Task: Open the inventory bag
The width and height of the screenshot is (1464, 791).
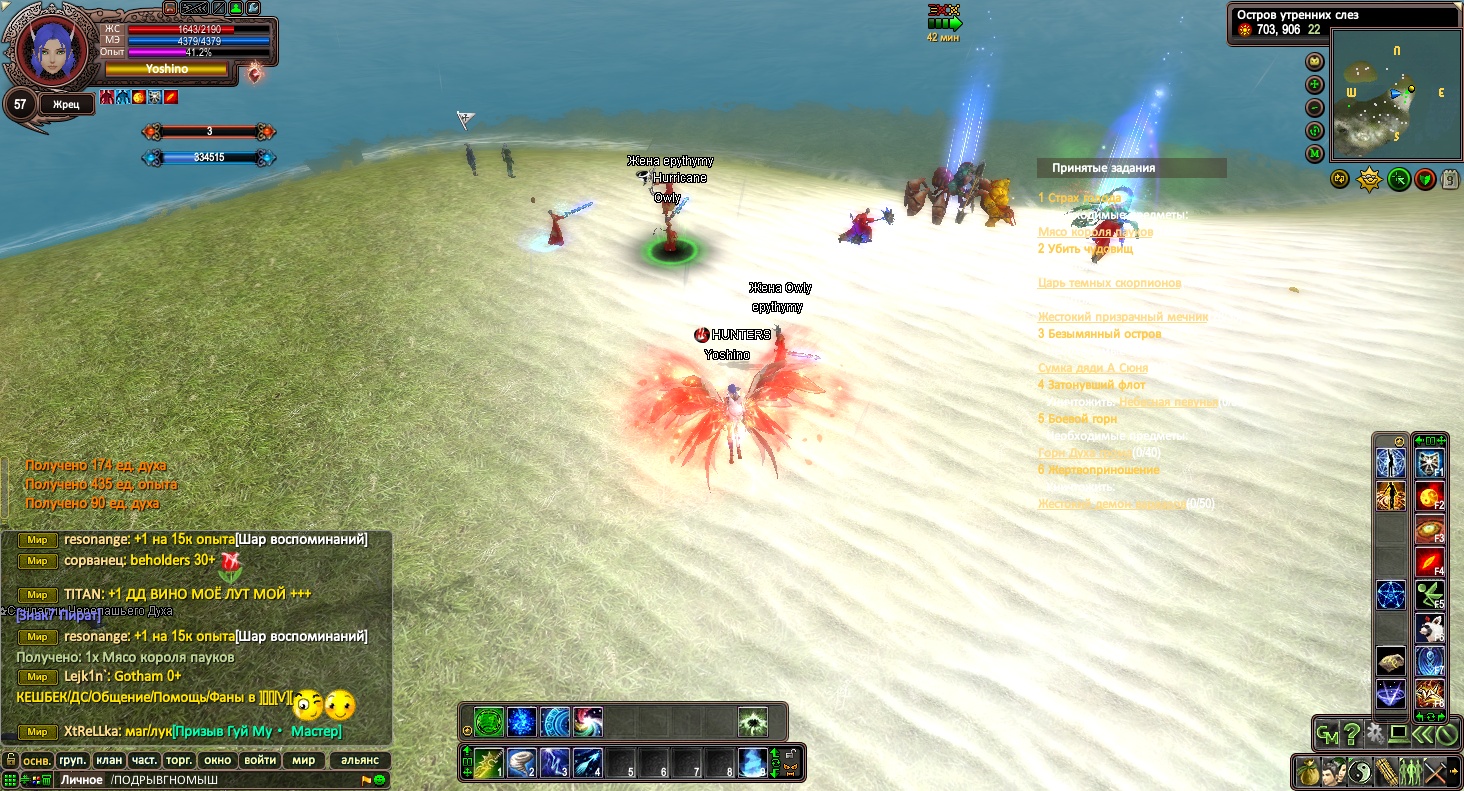Action: [x=1307, y=772]
